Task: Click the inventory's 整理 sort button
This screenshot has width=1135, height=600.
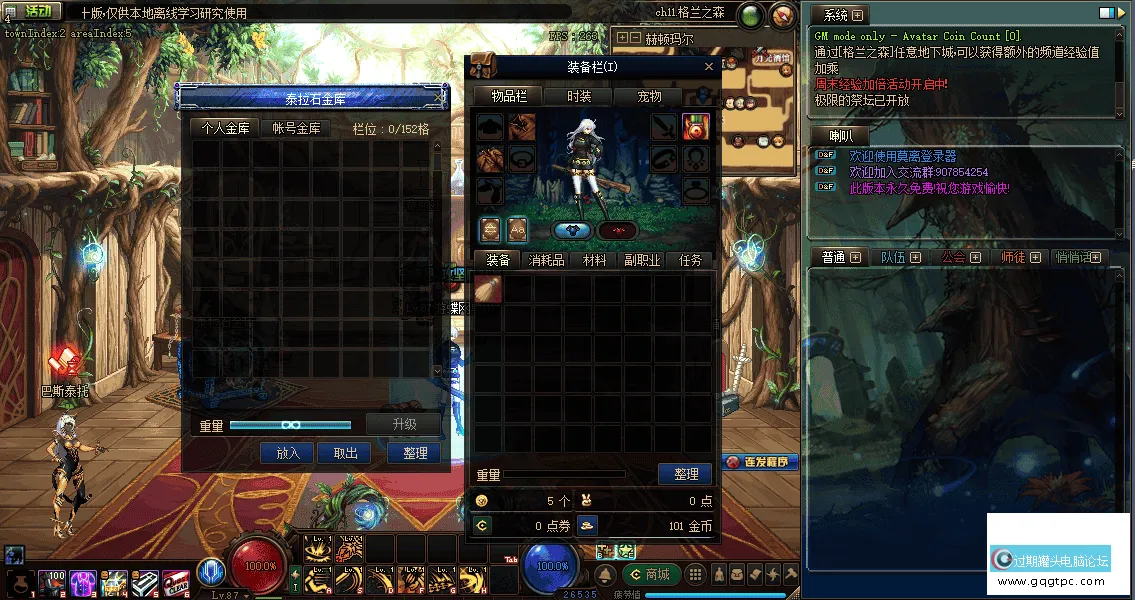Action: click(x=686, y=474)
